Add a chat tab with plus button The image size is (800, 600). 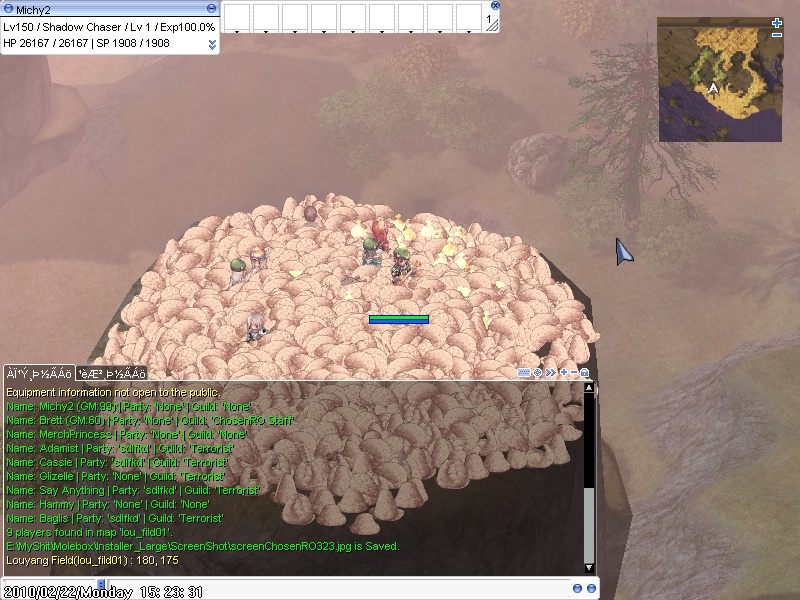click(563, 373)
